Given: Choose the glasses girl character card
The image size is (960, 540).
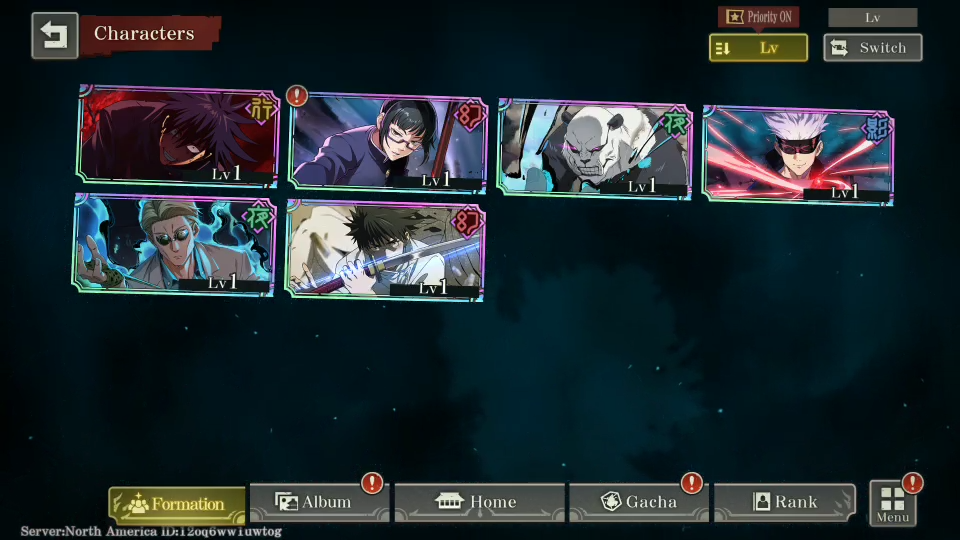Looking at the screenshot, I should tap(387, 143).
